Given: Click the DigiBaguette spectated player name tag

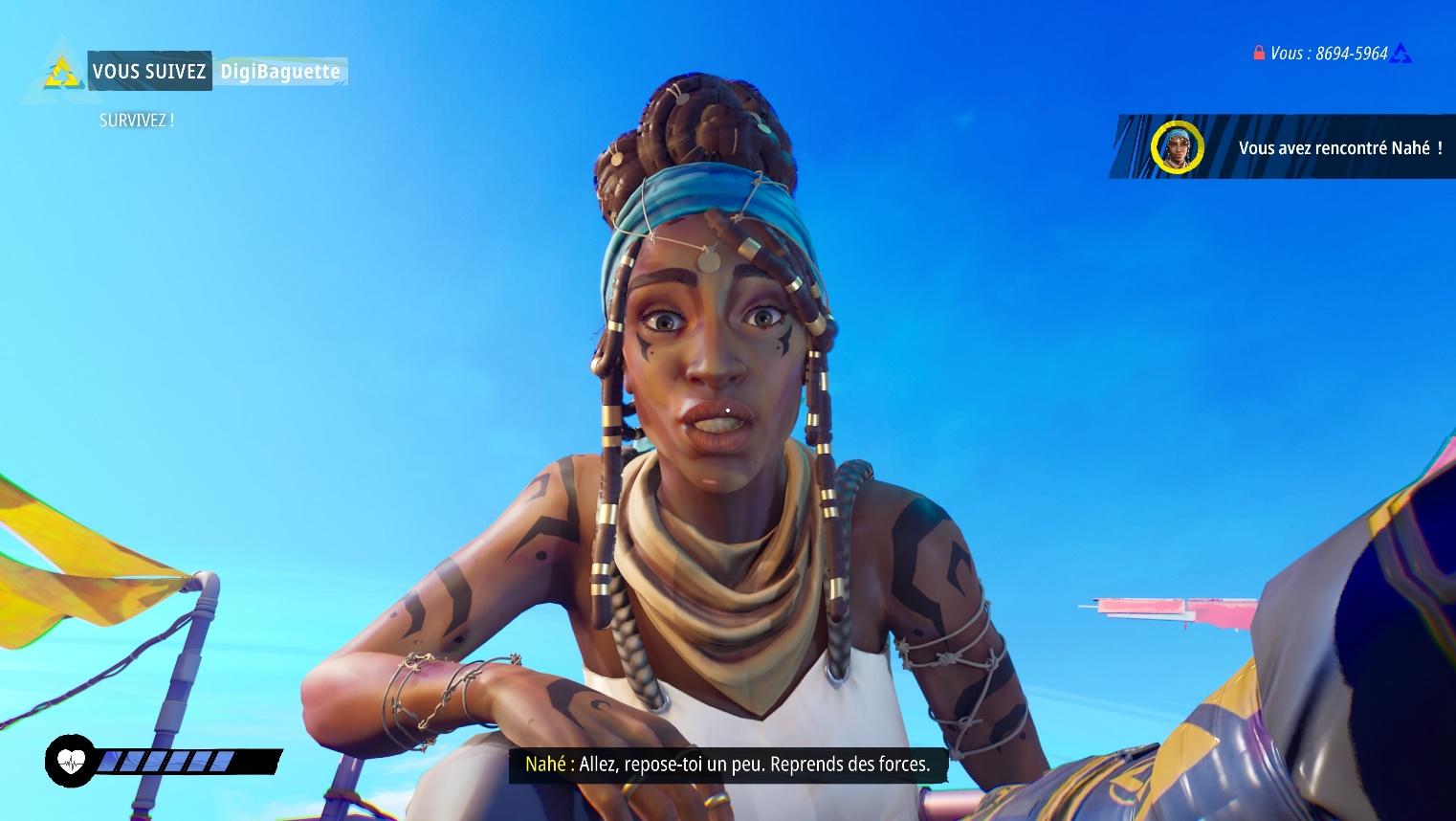Looking at the screenshot, I should pyautogui.click(x=279, y=72).
